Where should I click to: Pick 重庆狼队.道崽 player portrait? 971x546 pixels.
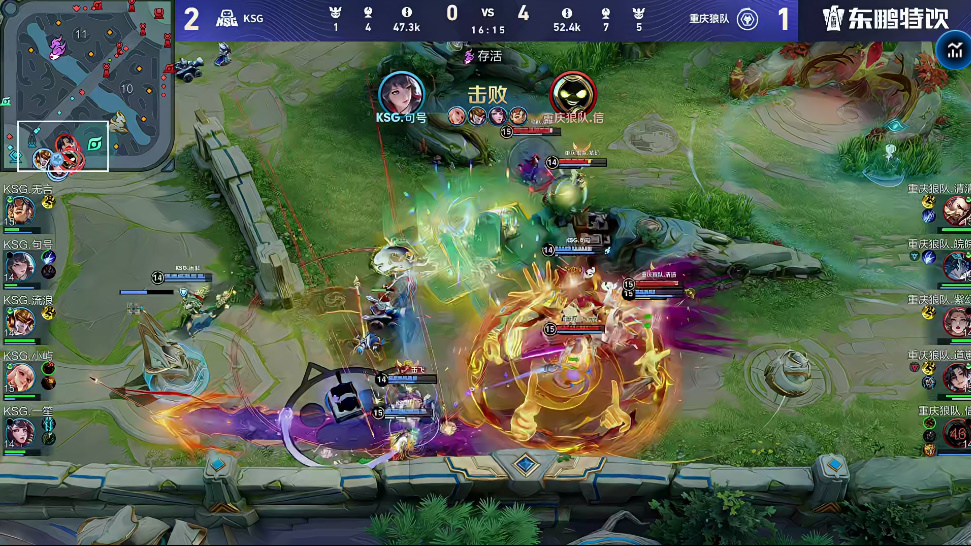tap(955, 377)
